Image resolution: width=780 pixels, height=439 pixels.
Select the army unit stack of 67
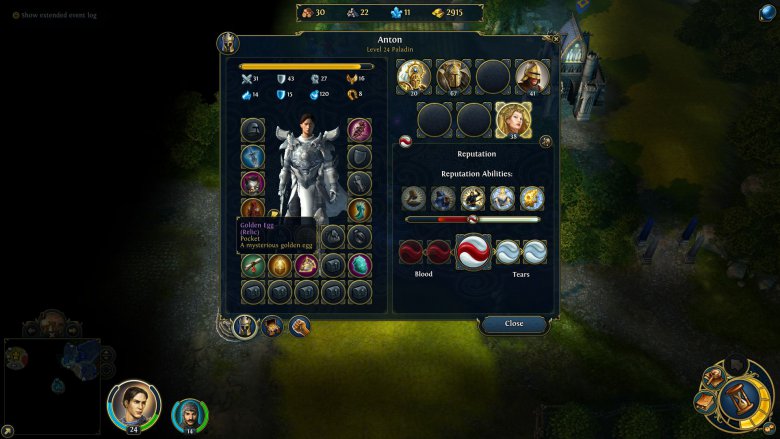453,76
